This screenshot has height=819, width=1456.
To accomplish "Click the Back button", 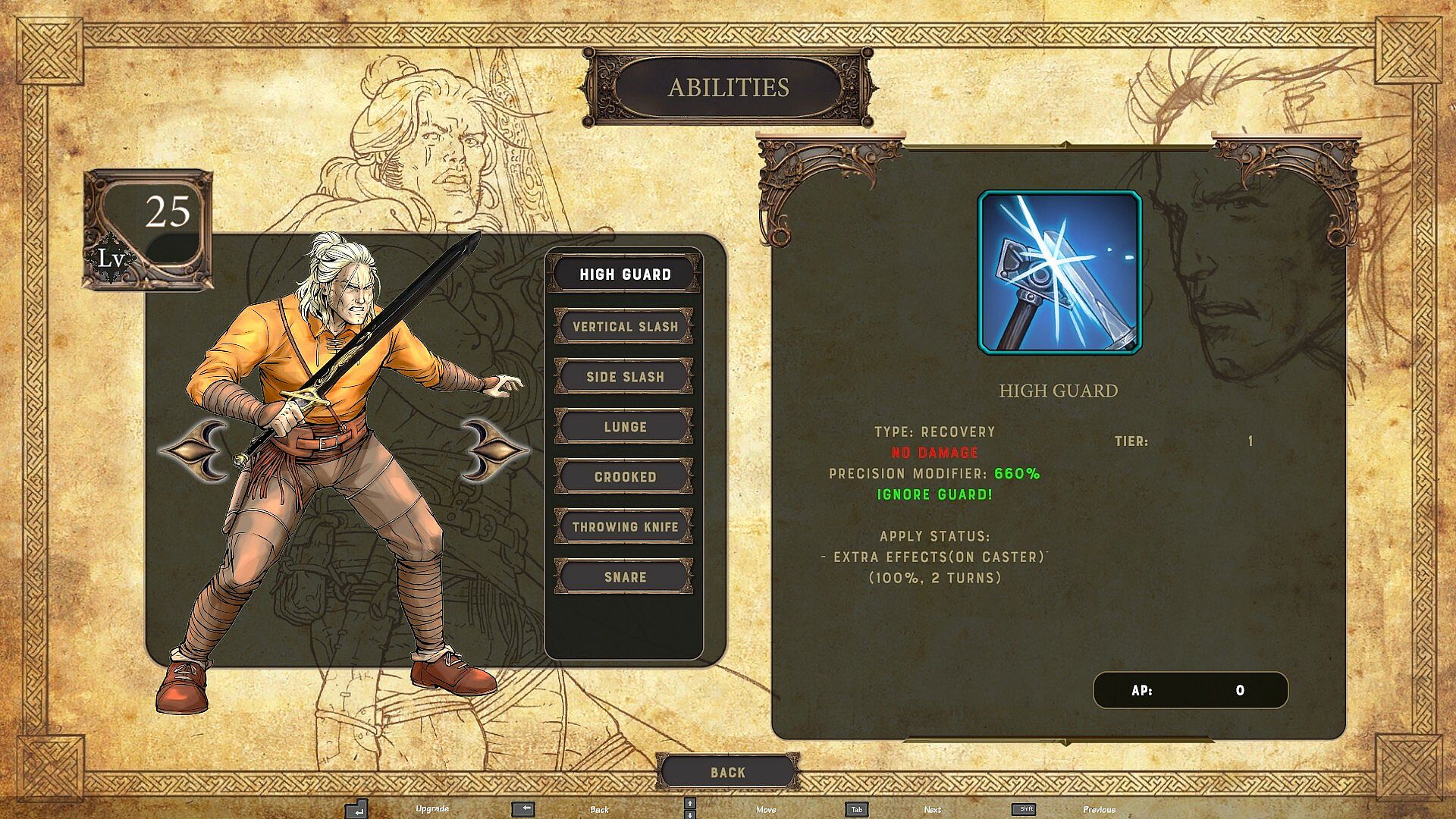I will 727,772.
